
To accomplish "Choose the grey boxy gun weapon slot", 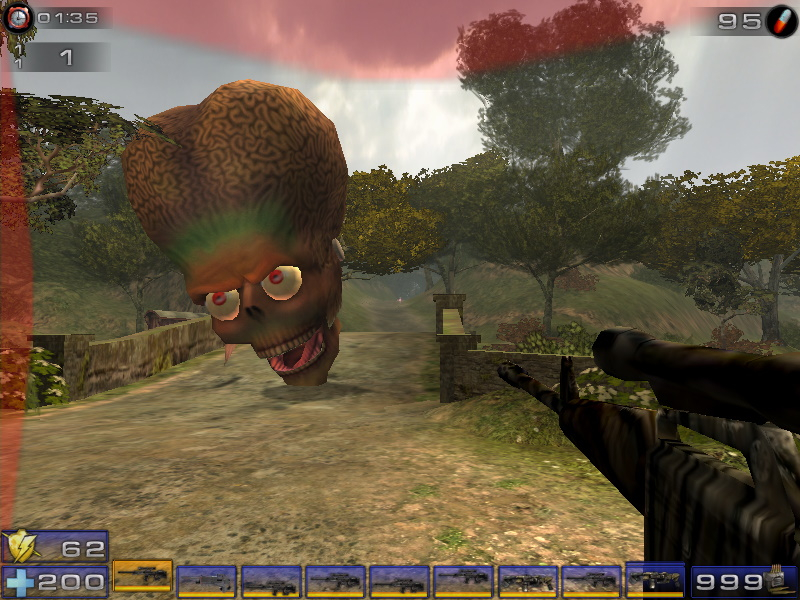I will pos(206,581).
